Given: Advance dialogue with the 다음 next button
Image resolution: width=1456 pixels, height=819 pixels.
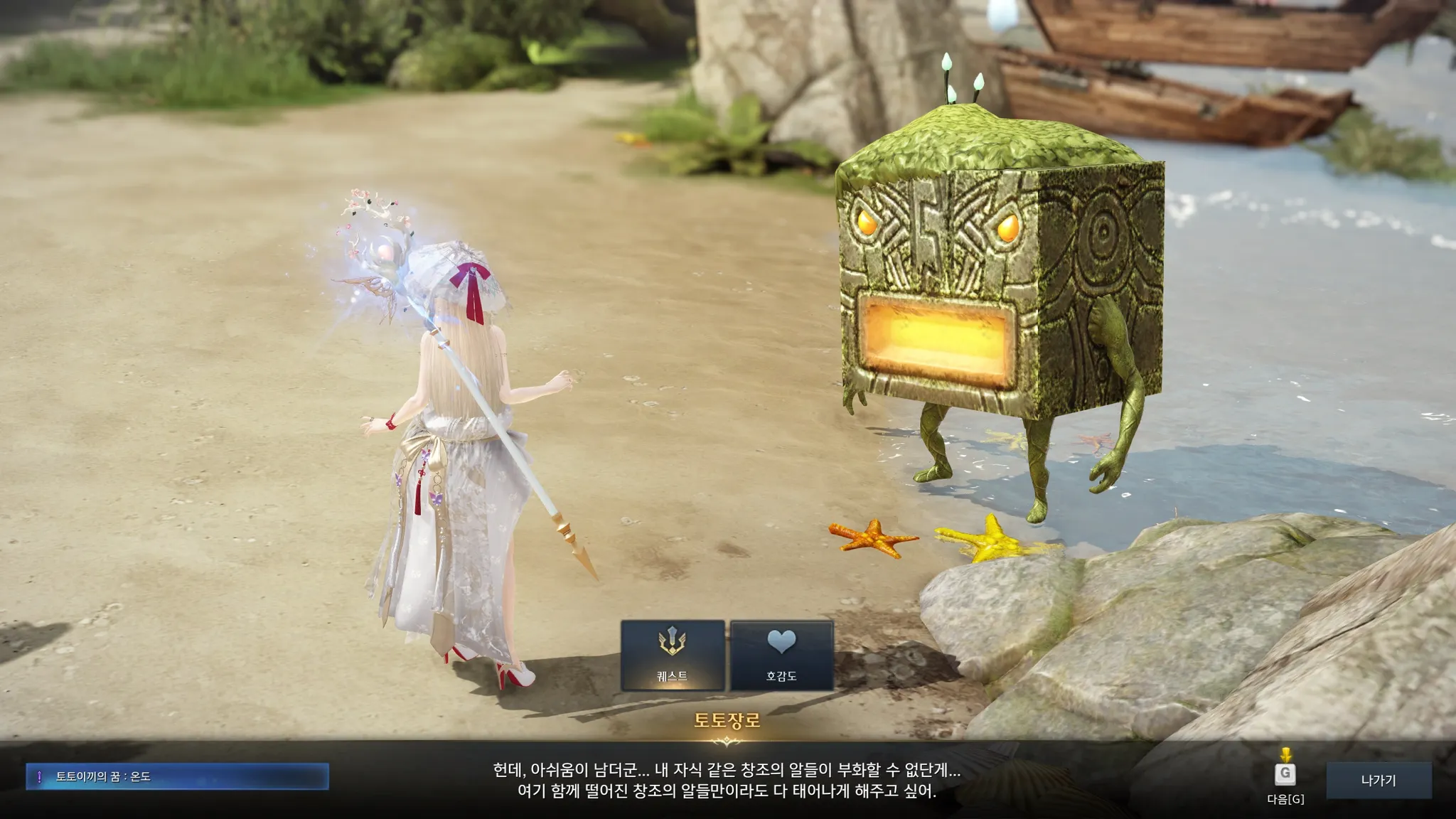Looking at the screenshot, I should pos(1285,774).
